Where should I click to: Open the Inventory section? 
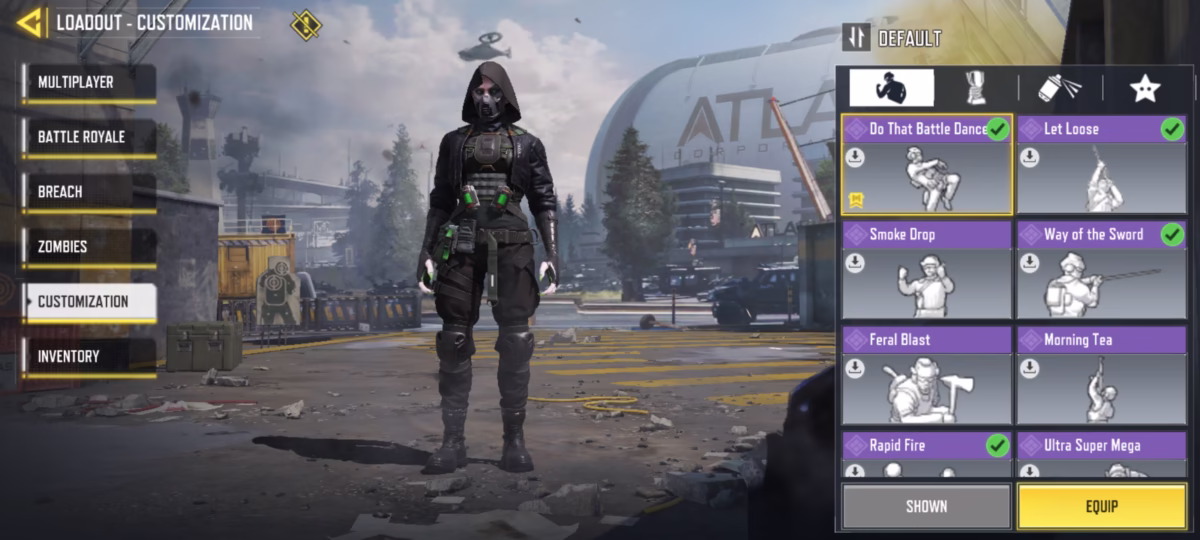tap(89, 357)
